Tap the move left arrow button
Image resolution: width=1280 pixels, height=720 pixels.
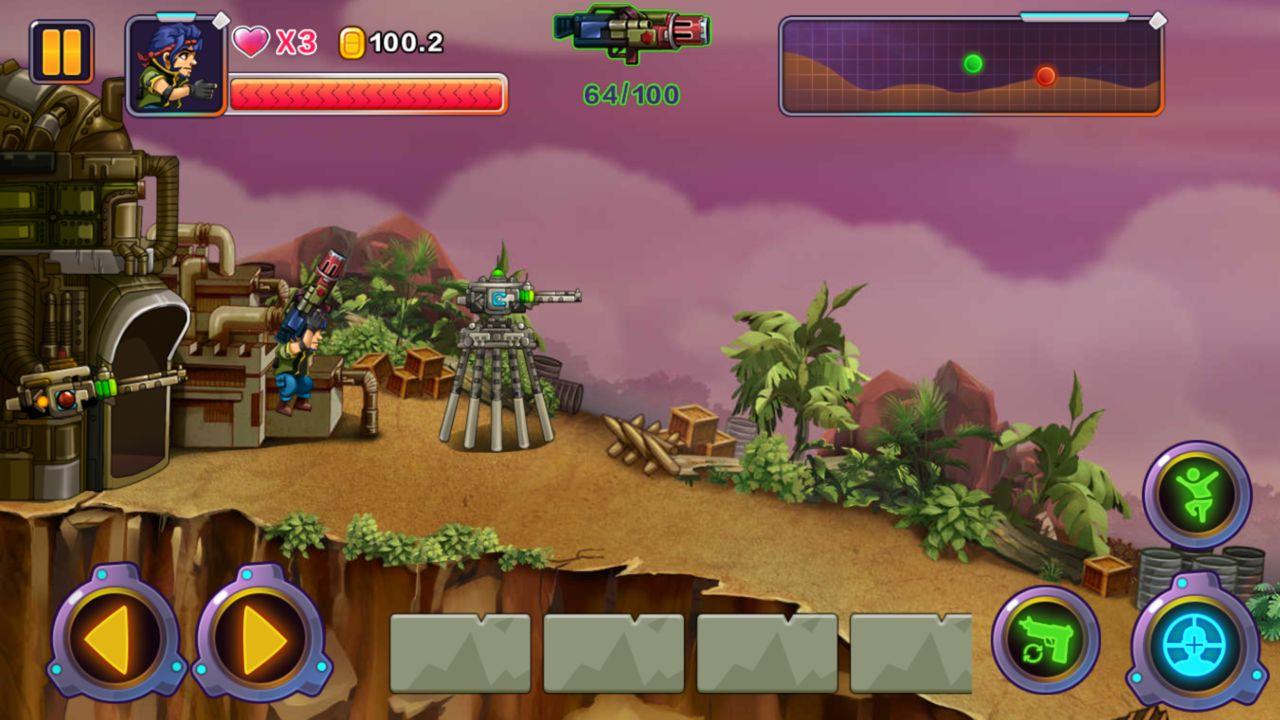tap(116, 634)
